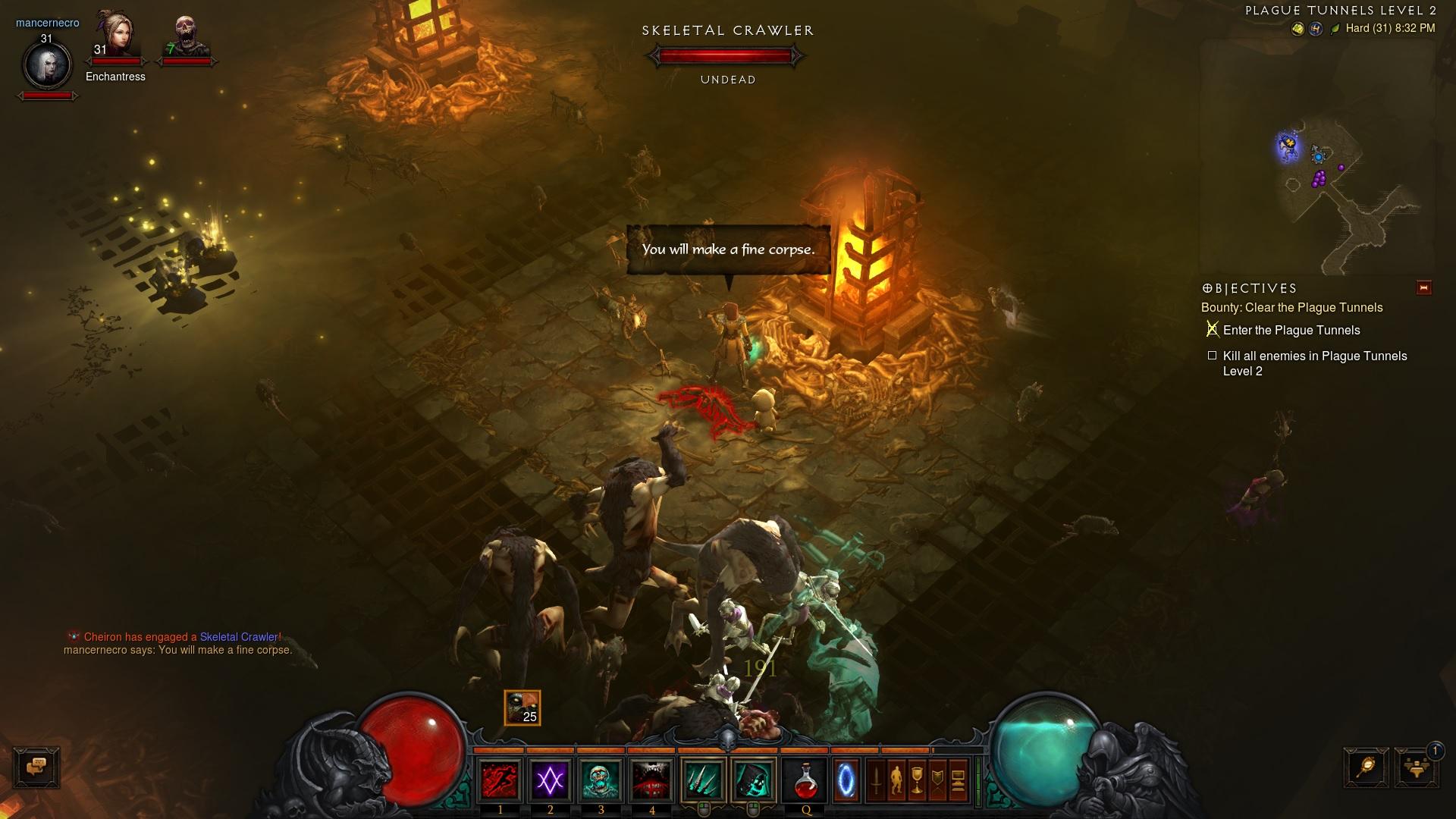Select the mancernecro player portrait
The width and height of the screenshot is (1456, 819).
click(x=48, y=65)
